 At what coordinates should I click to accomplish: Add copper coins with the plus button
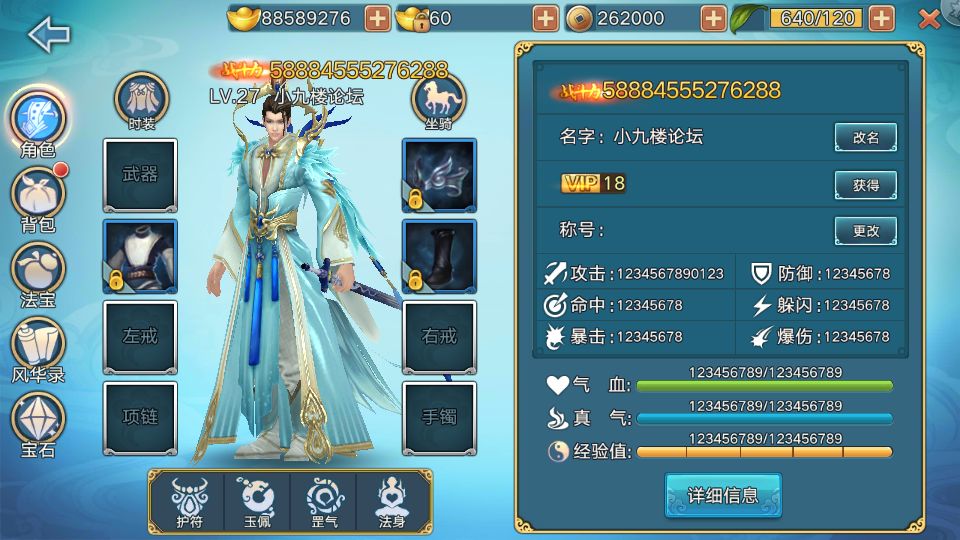tap(713, 18)
